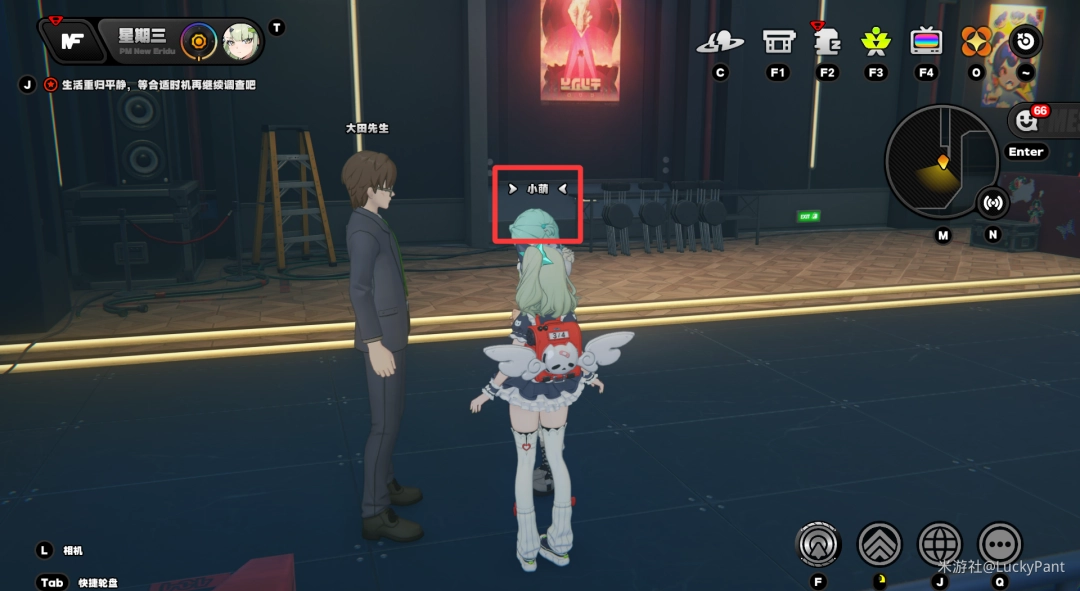Image resolution: width=1080 pixels, height=591 pixels.
Task: Open the globe icon button
Action: 940,544
